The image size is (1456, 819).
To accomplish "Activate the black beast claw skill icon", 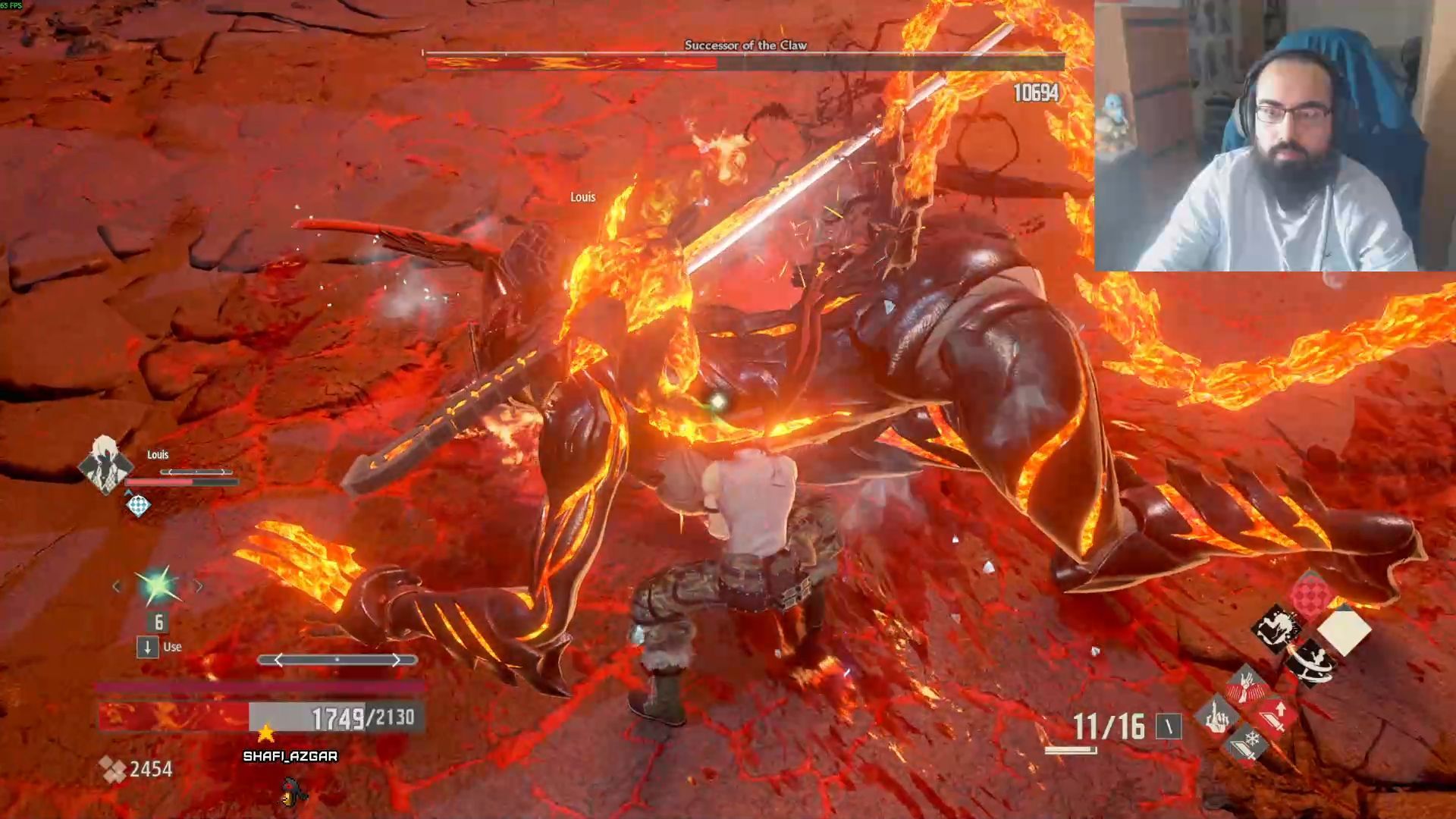I will point(1276,629).
